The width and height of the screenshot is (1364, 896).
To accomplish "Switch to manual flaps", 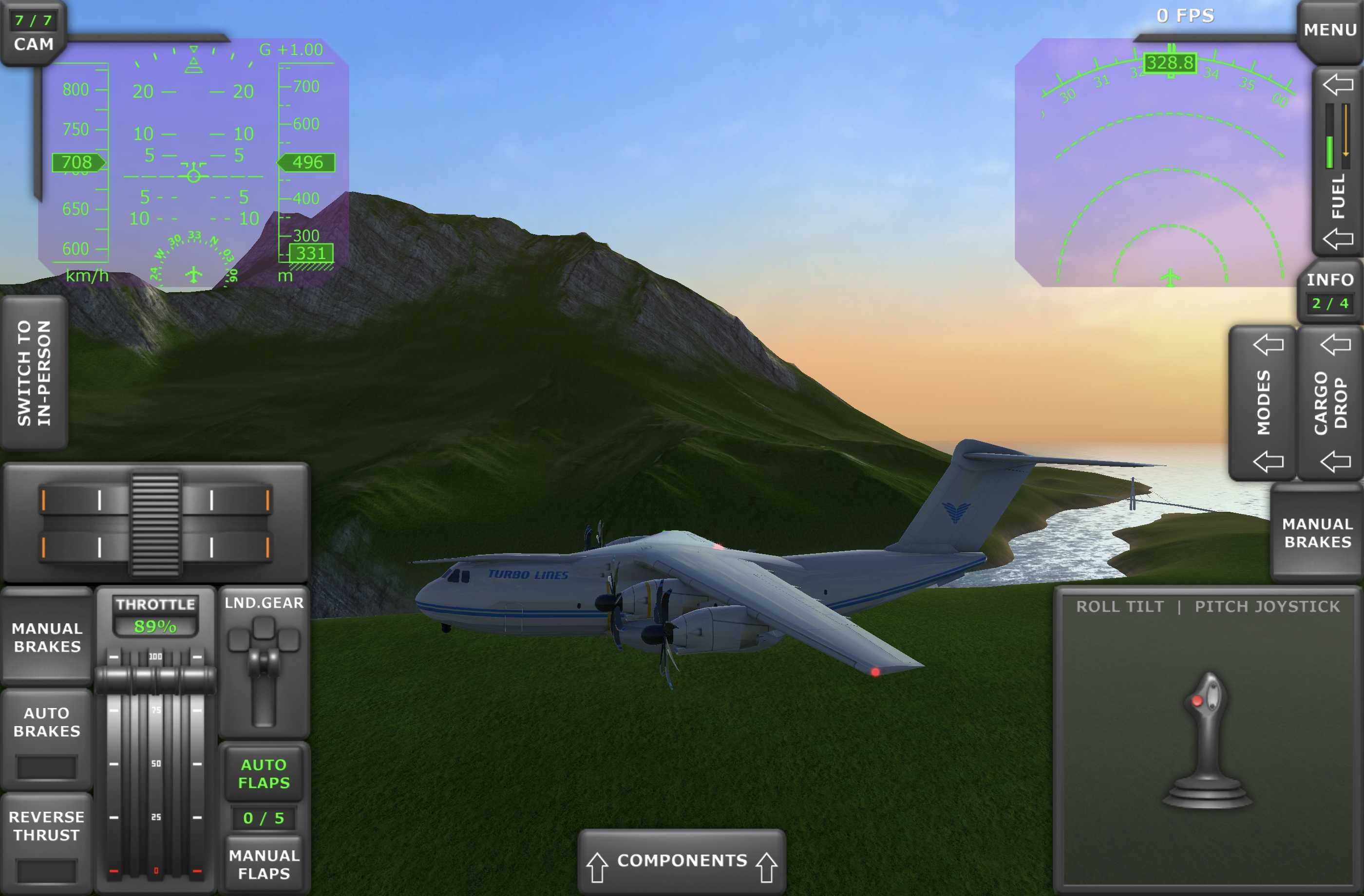I will (264, 864).
